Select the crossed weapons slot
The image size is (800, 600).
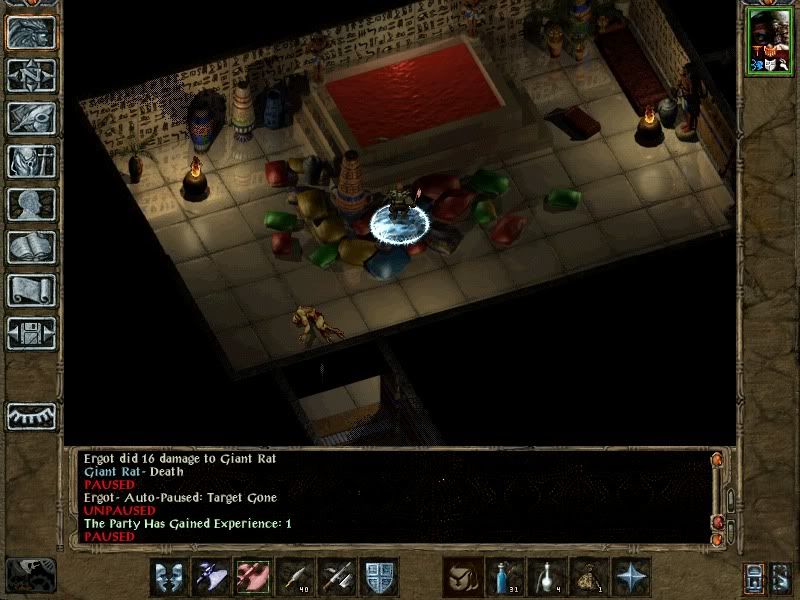pos(338,577)
